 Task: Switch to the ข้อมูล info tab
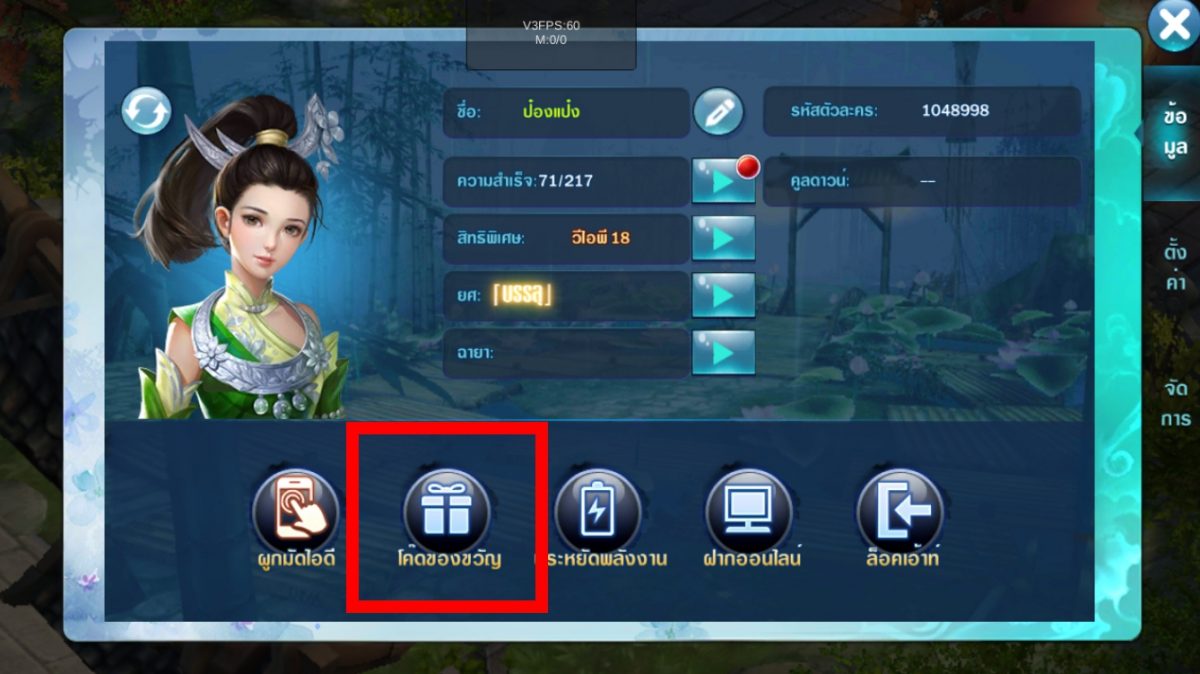[x=1175, y=132]
